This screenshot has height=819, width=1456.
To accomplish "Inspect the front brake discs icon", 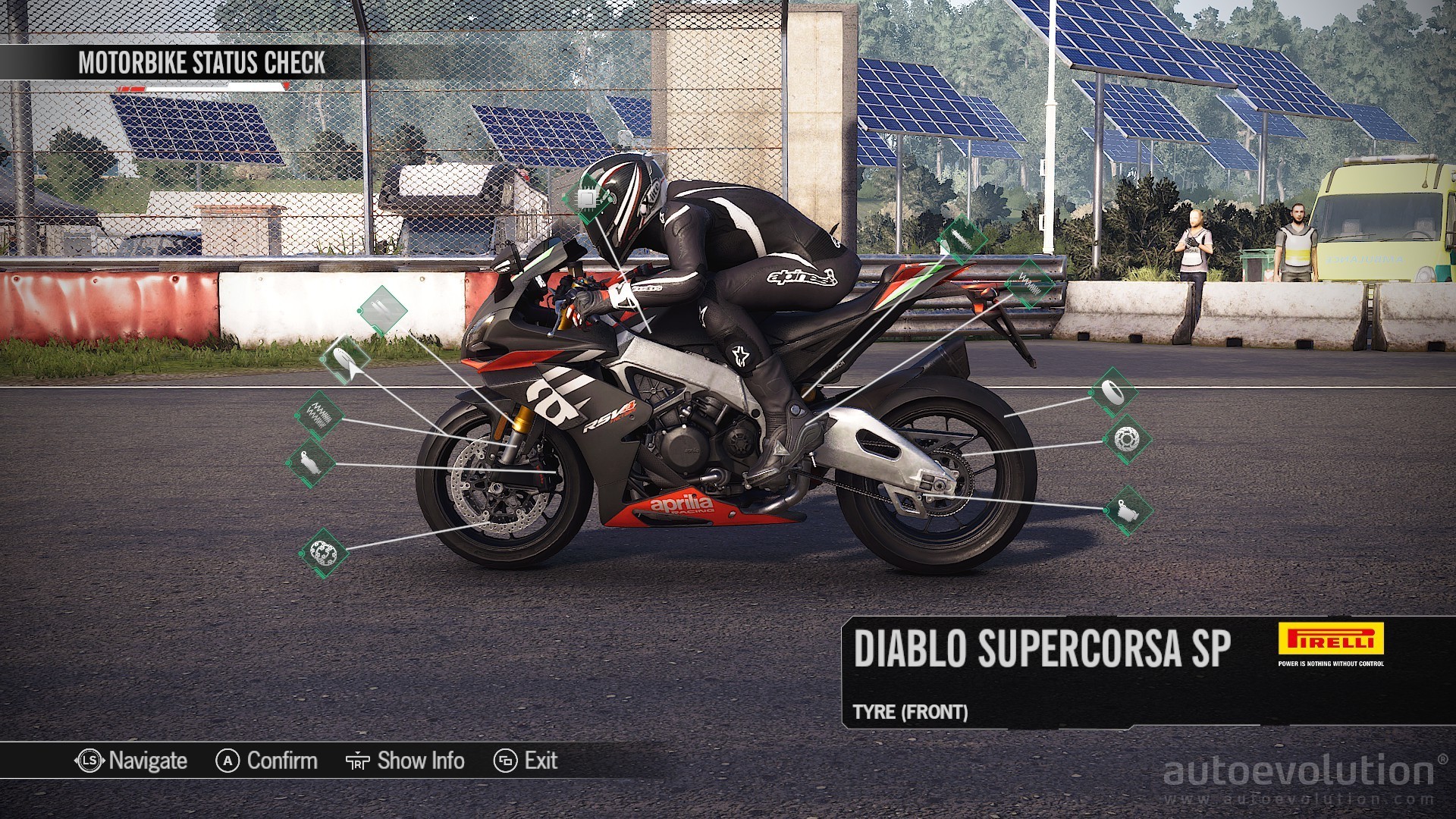I will [325, 553].
